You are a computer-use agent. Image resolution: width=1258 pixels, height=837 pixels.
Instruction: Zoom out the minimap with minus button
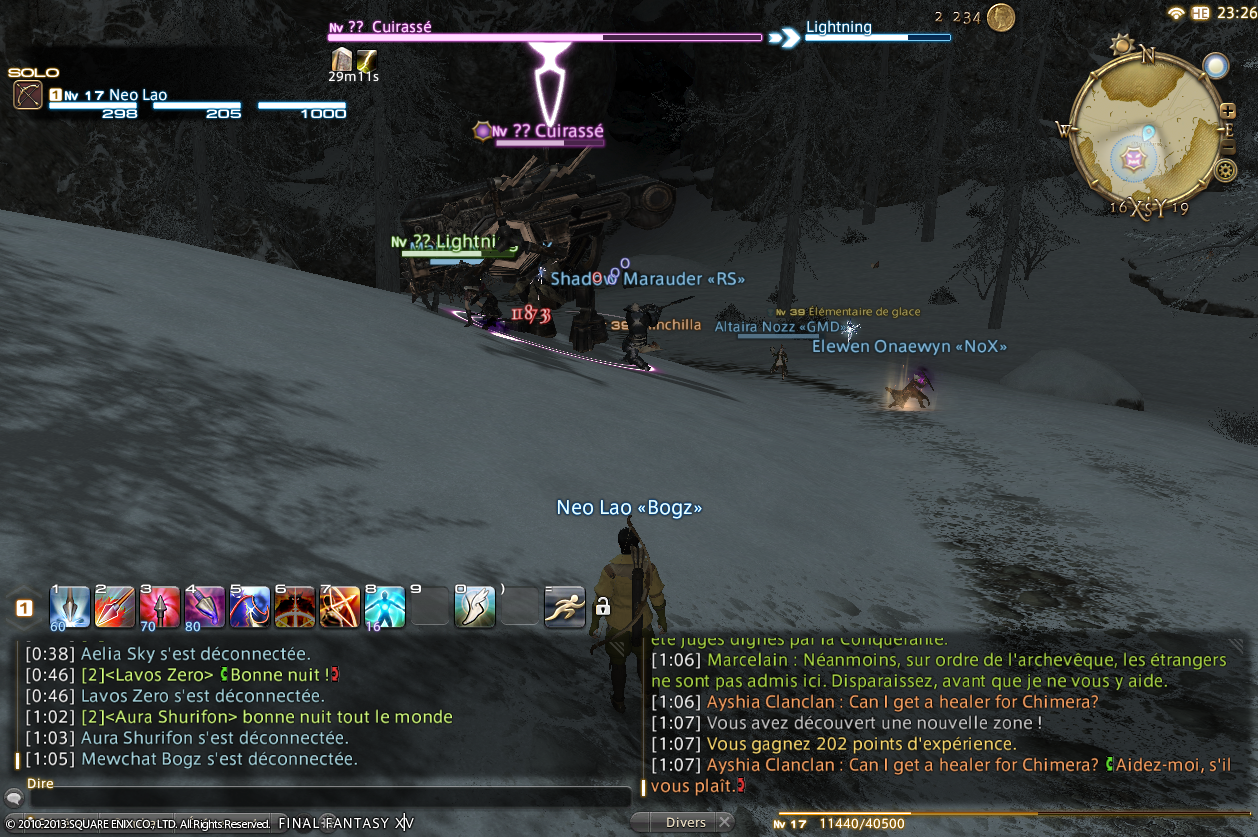tap(1227, 148)
